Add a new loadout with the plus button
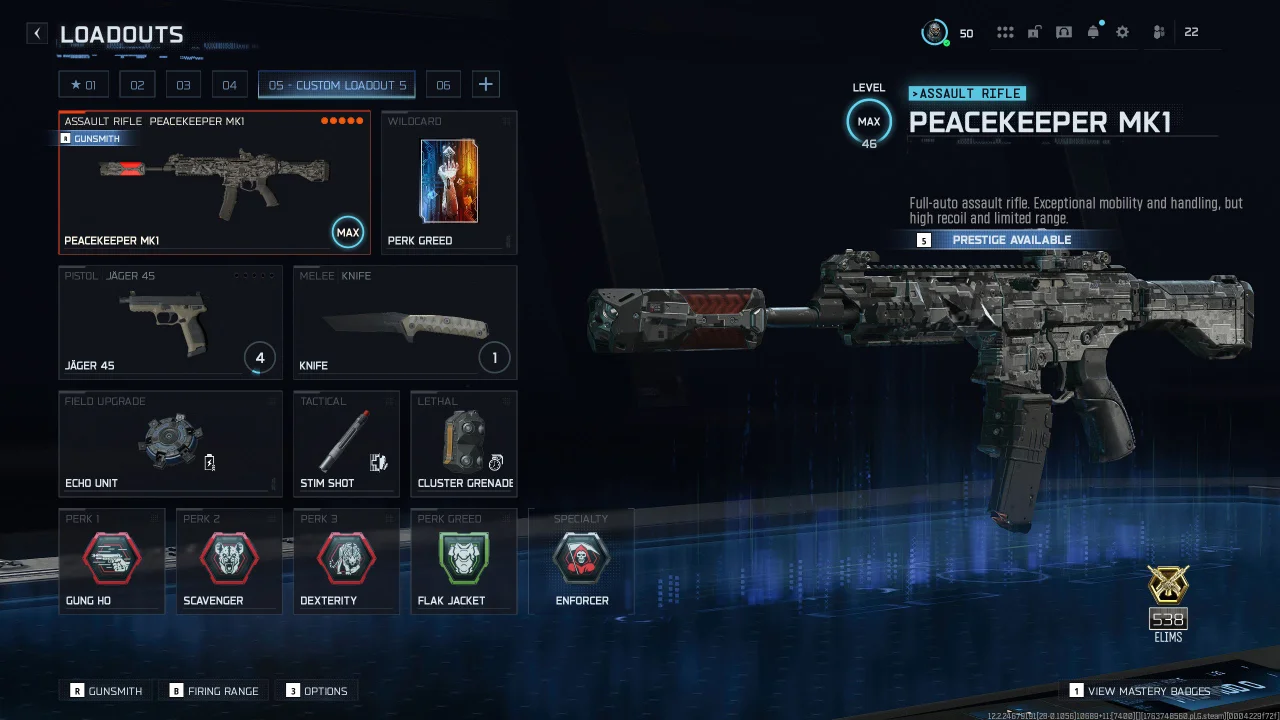 [486, 84]
